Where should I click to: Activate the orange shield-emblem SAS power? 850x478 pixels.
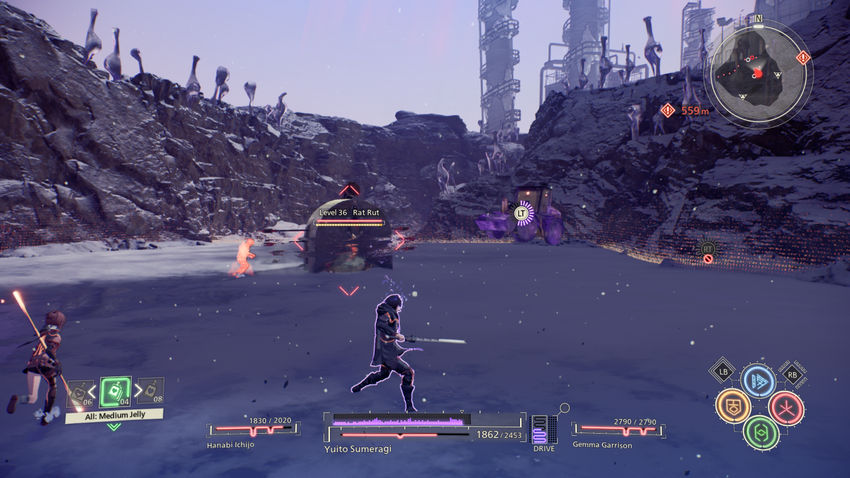[733, 405]
